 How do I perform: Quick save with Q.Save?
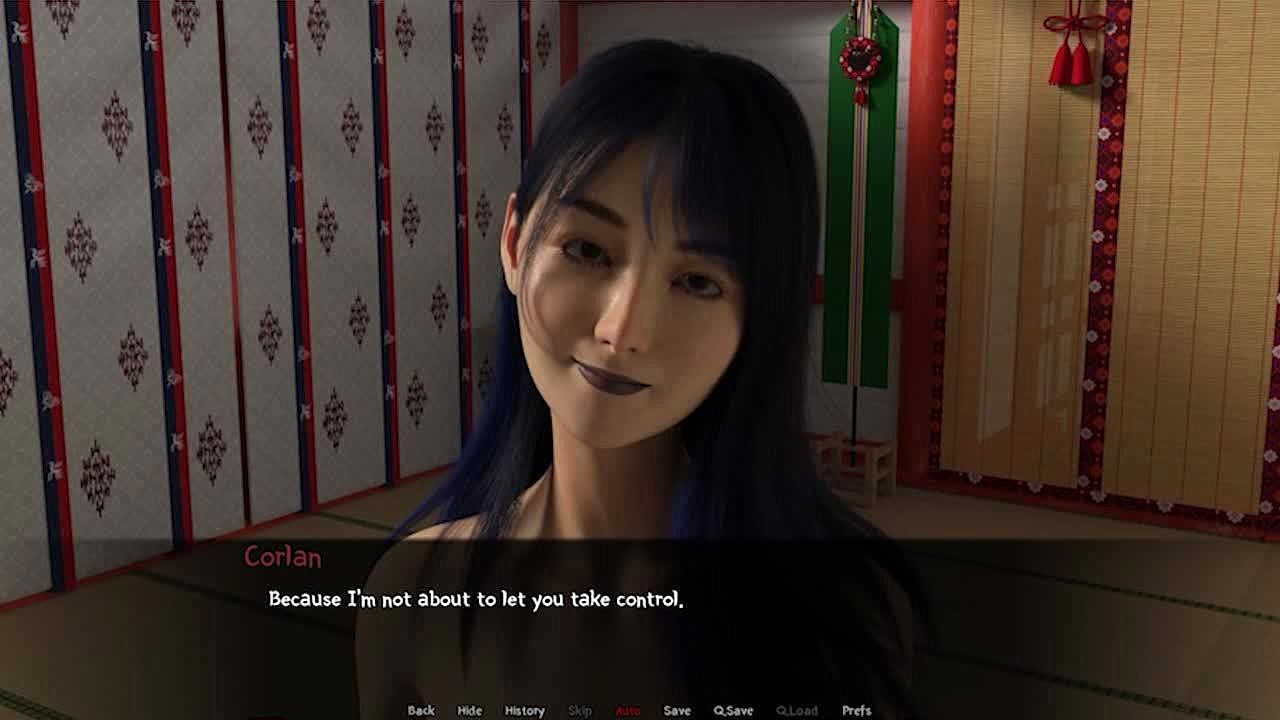(733, 710)
